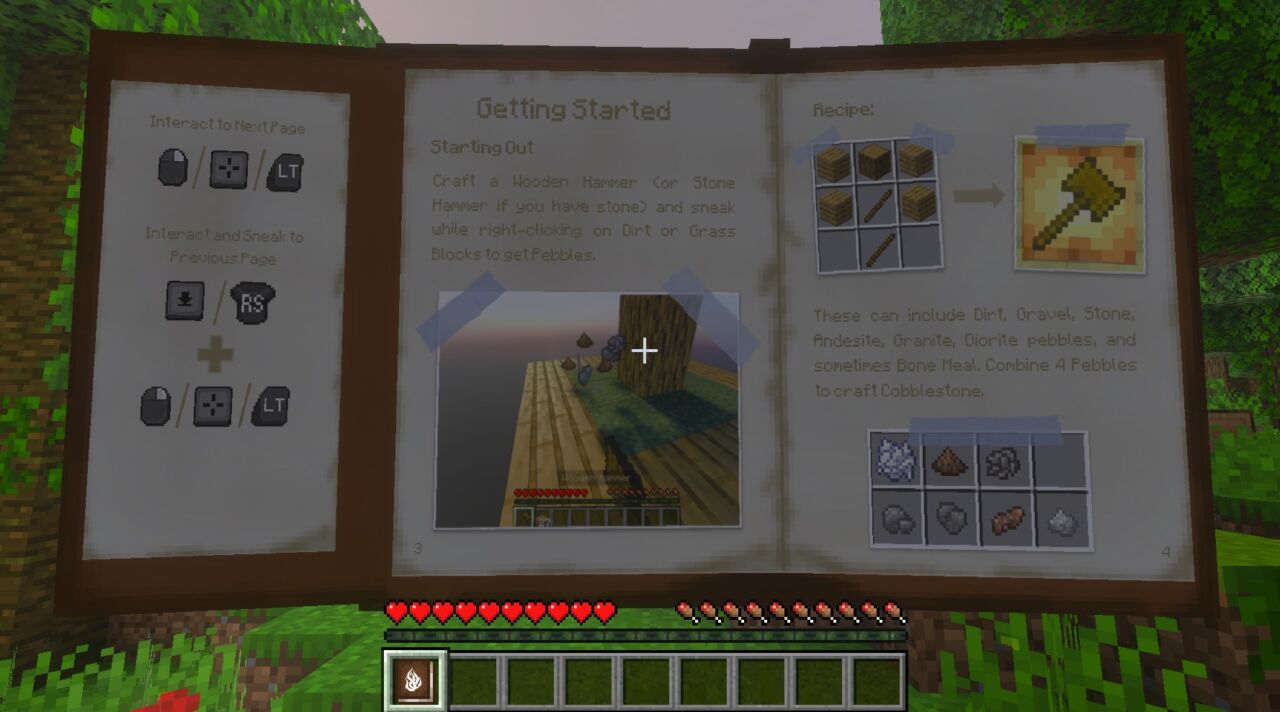This screenshot has height=712, width=1280.
Task: Select the white bone meal item in pebble grid
Action: pos(896,461)
